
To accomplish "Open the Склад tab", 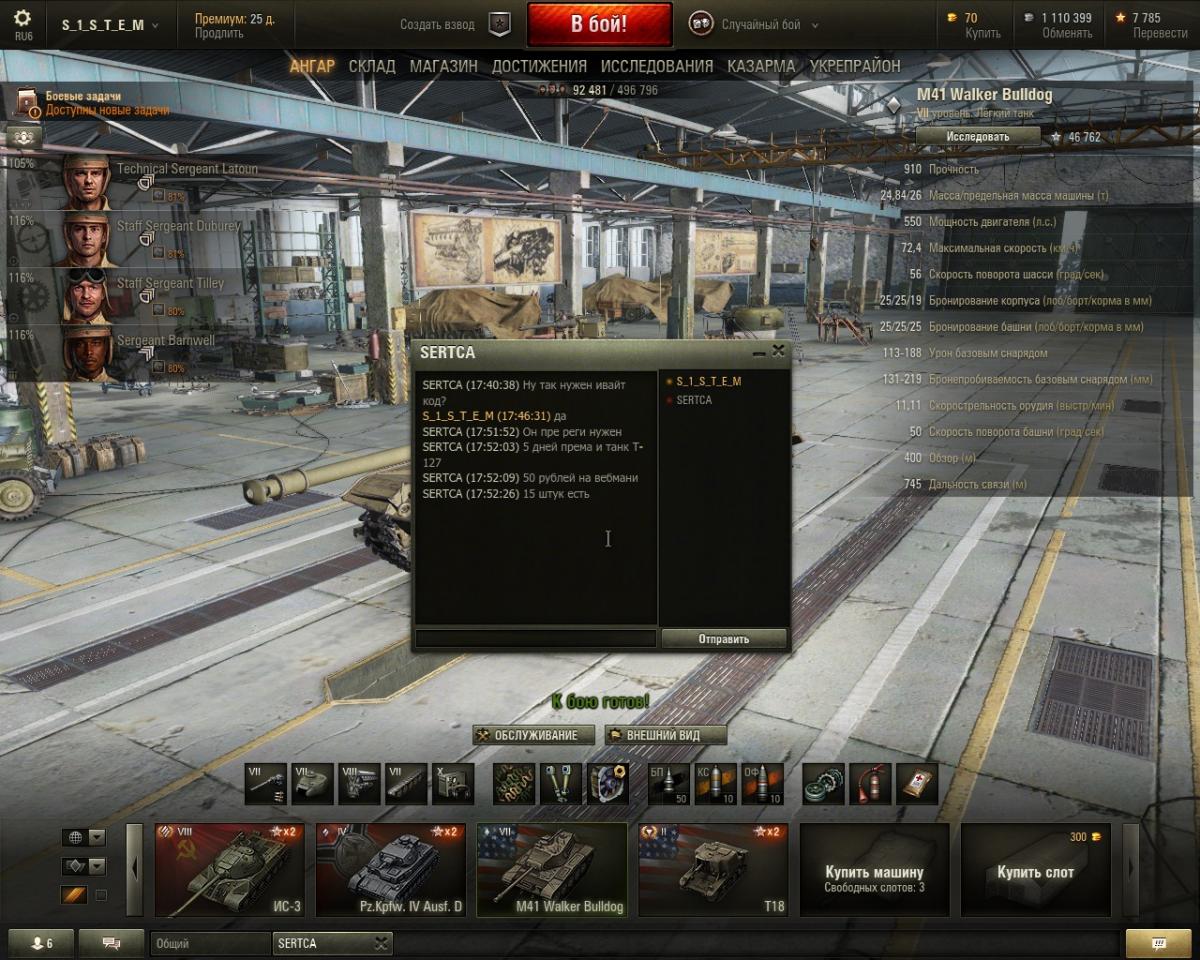I will 372,66.
